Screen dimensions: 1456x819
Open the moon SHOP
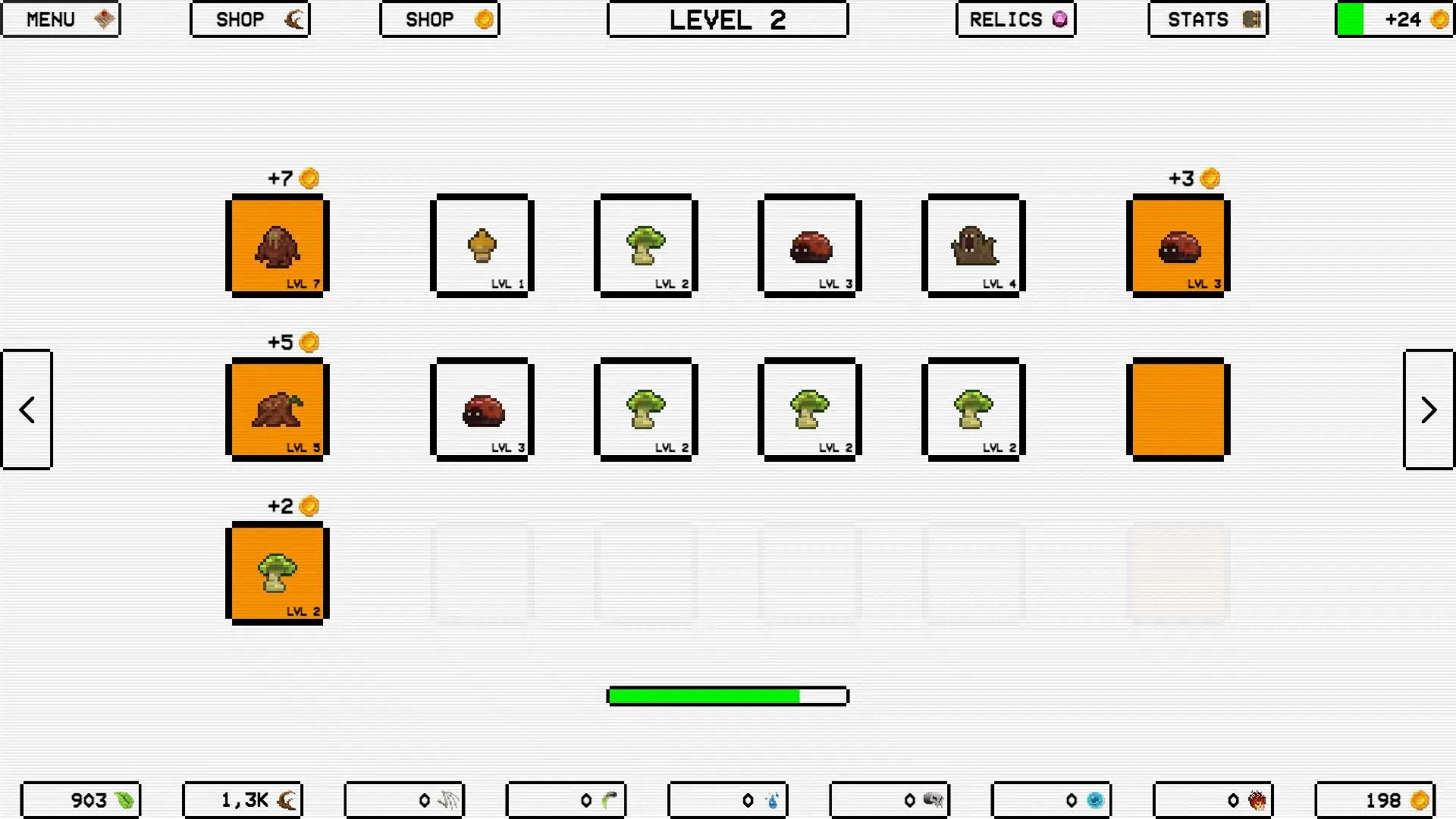coord(249,19)
